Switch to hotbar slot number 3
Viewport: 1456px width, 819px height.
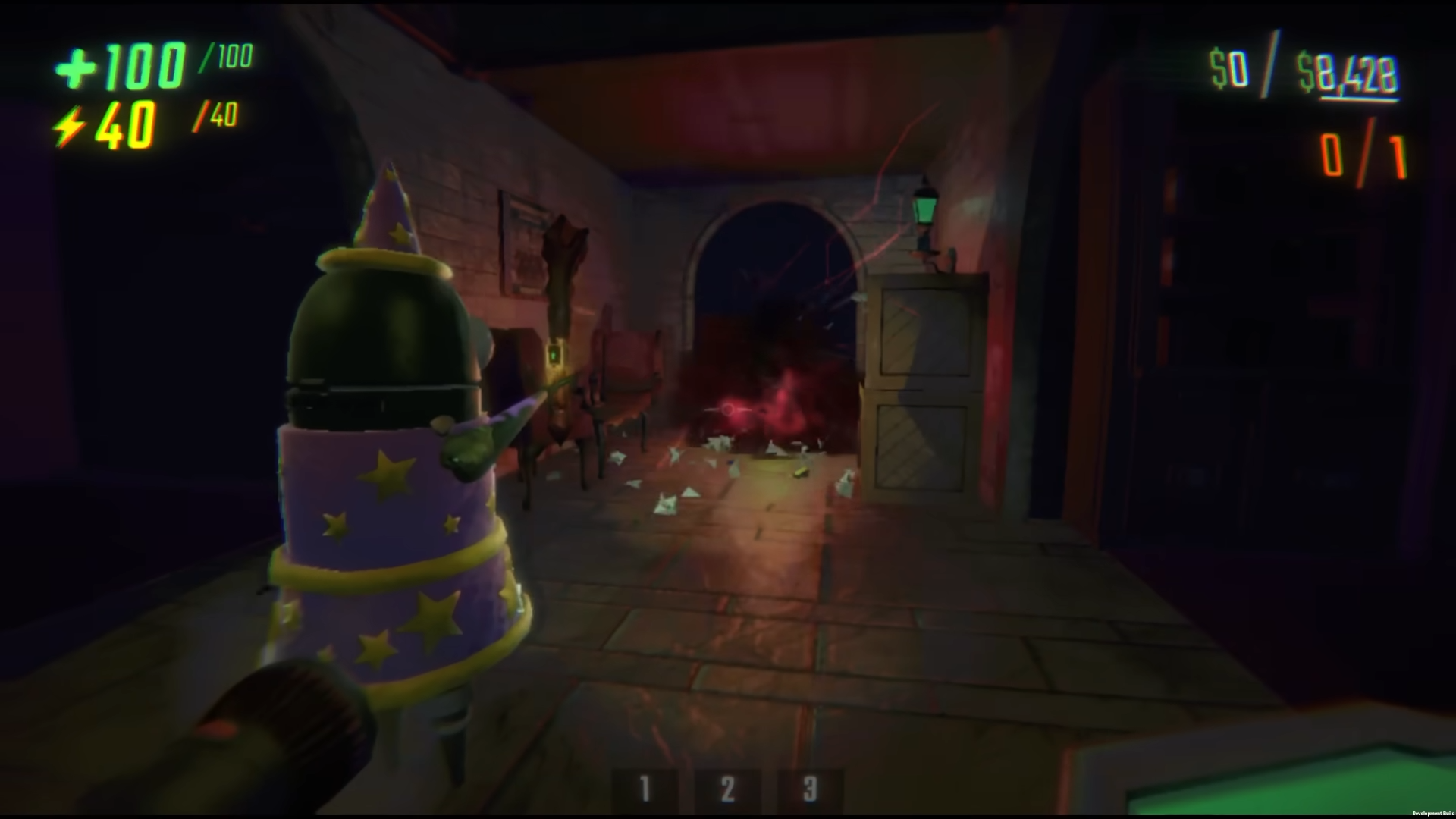click(x=810, y=790)
